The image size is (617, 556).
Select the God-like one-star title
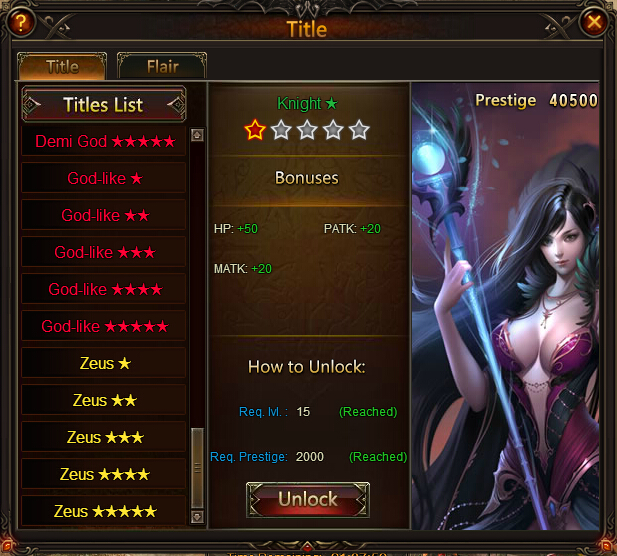[105, 178]
